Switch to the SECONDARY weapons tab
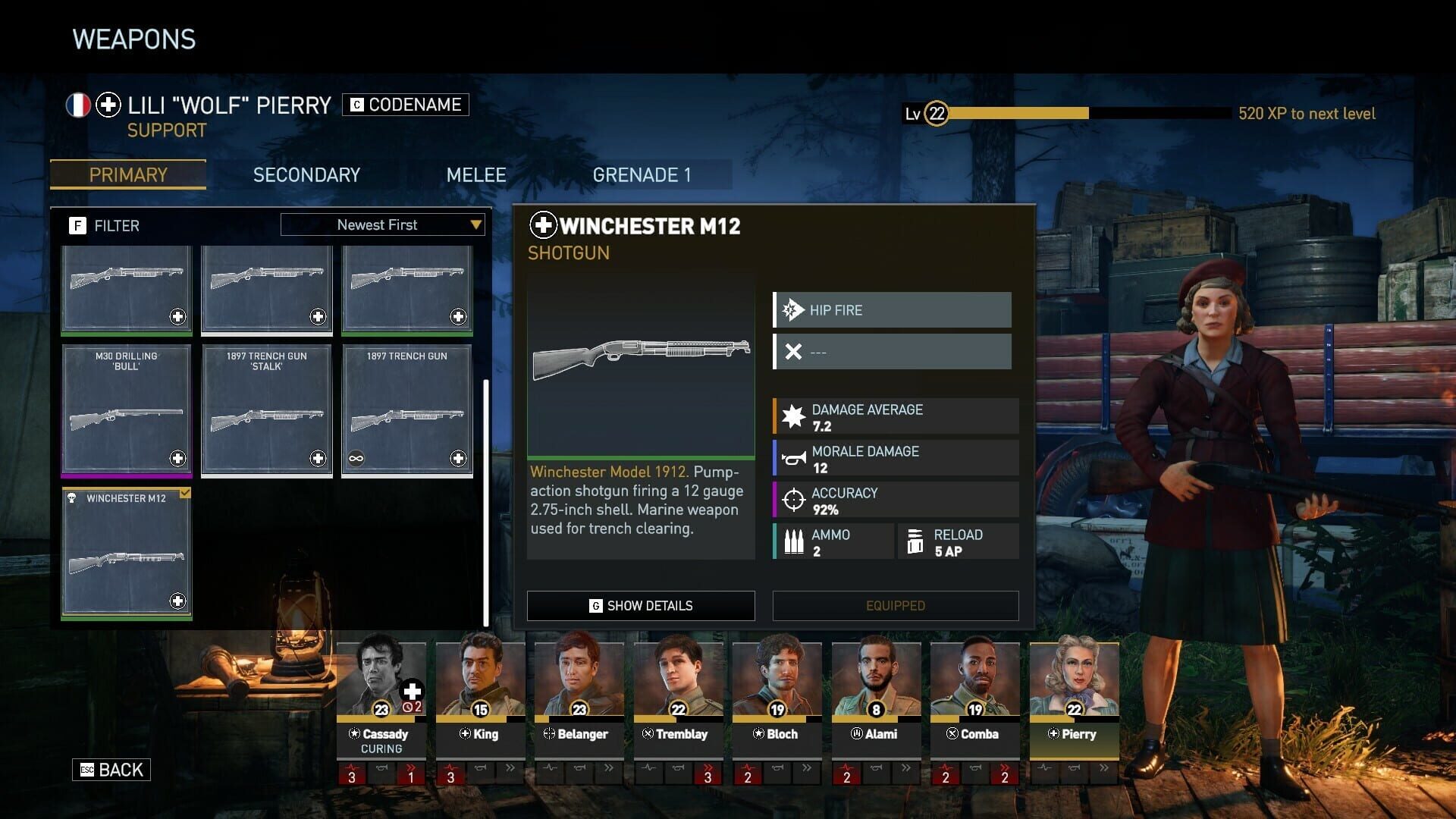 (x=306, y=174)
